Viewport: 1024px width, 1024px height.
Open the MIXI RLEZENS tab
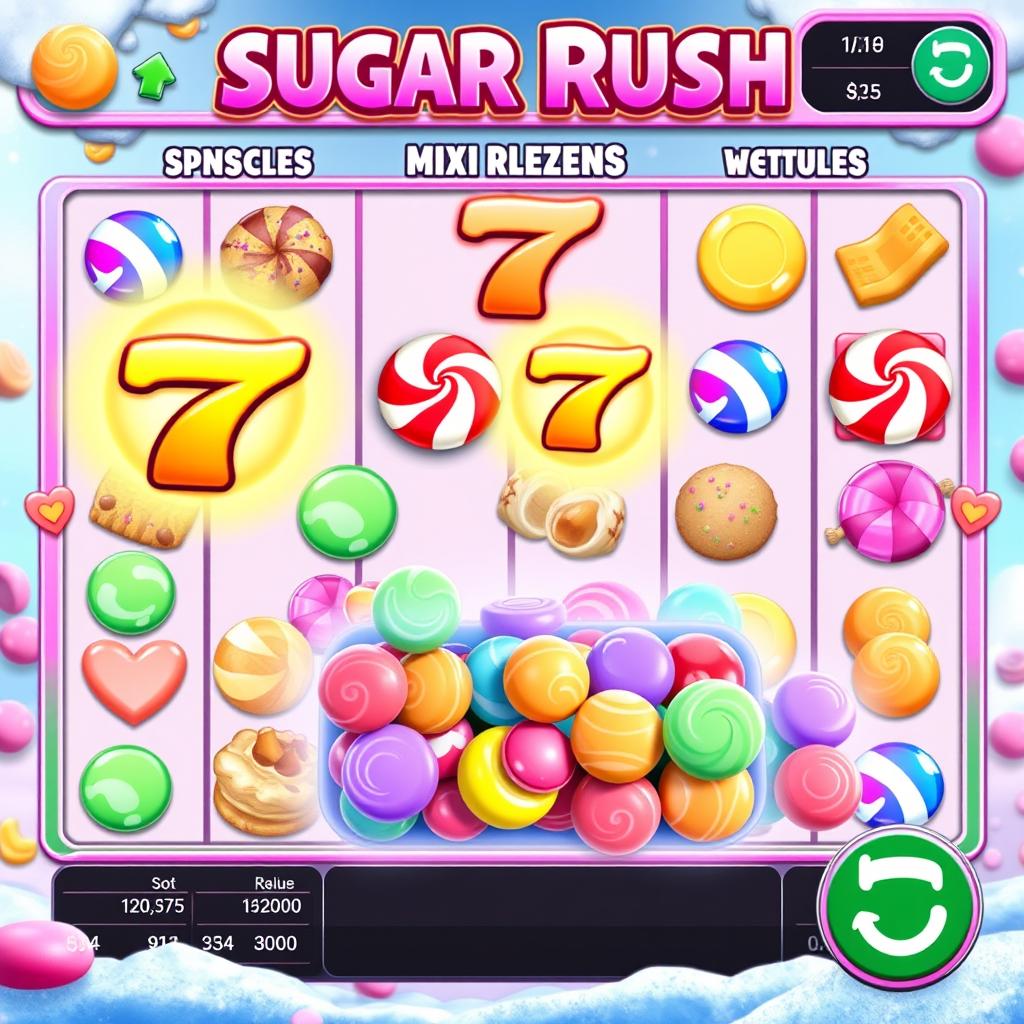click(516, 160)
